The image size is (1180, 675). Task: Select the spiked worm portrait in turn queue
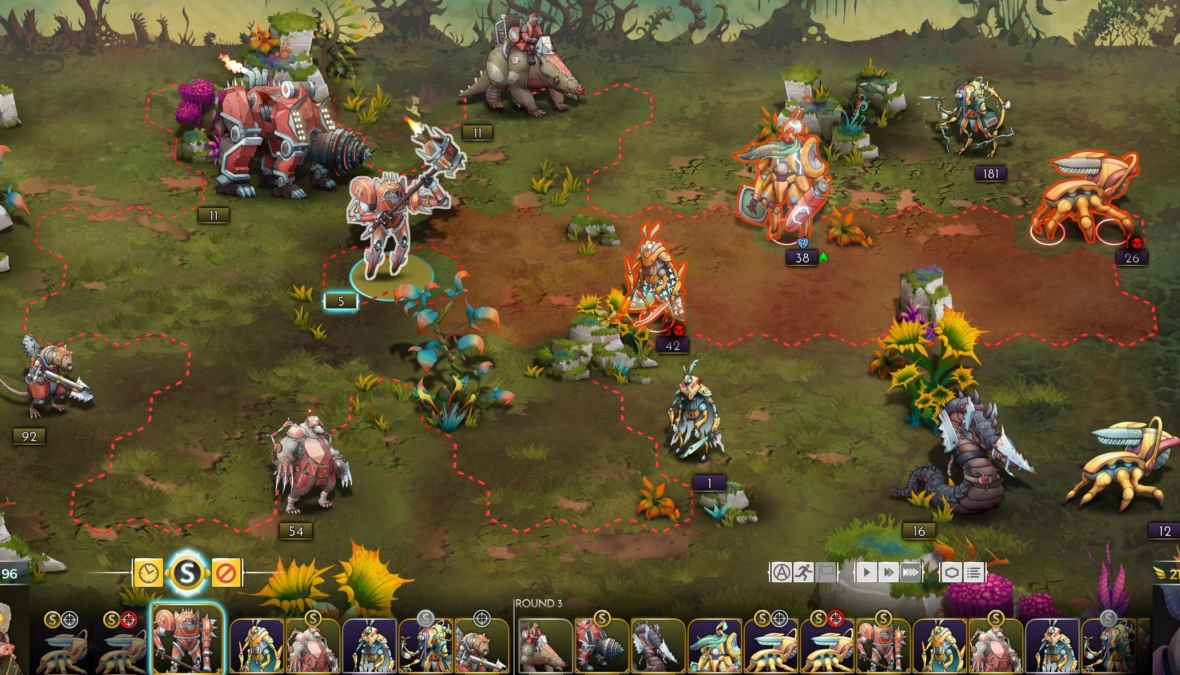click(x=658, y=645)
